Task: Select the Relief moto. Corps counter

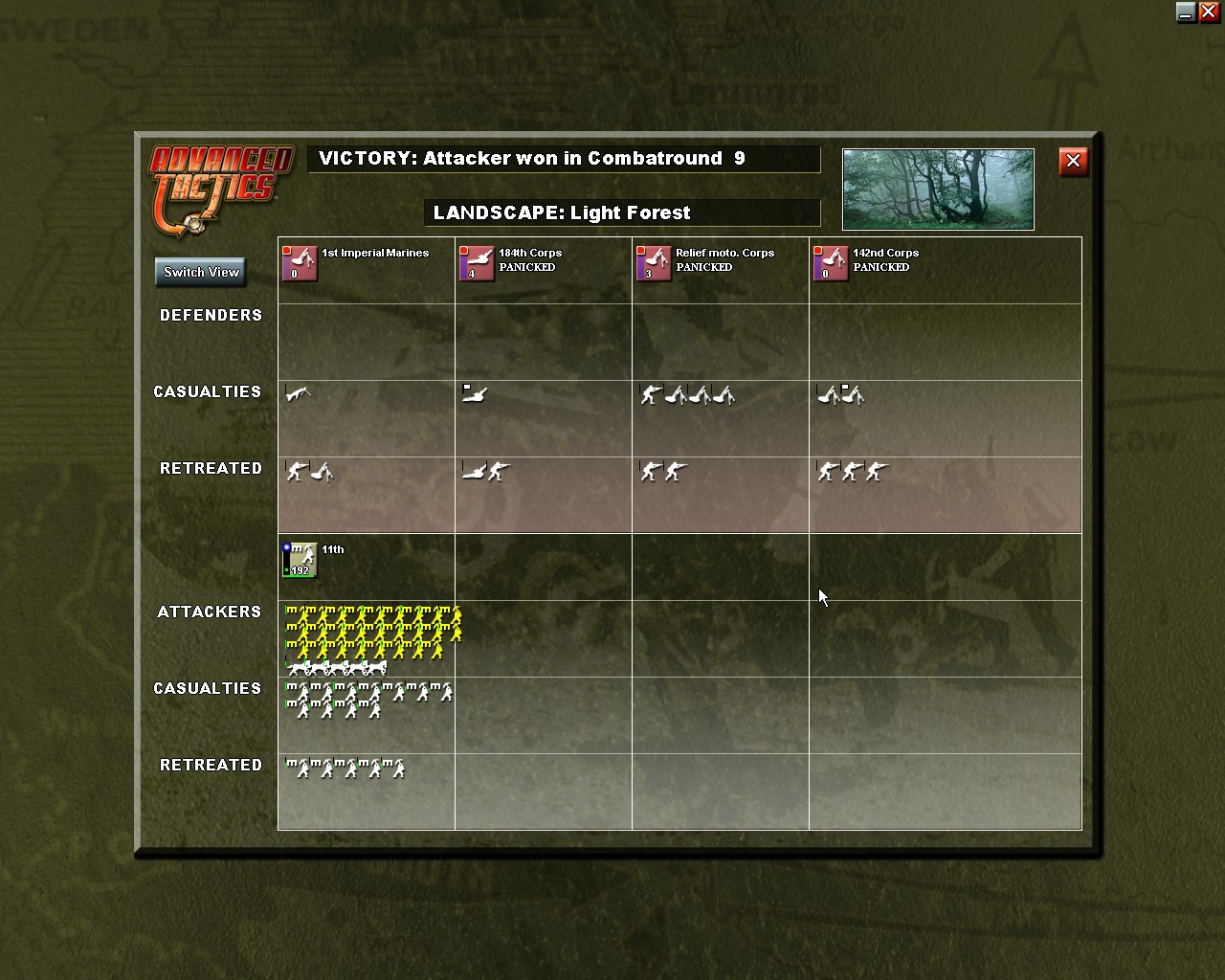Action: coord(653,264)
